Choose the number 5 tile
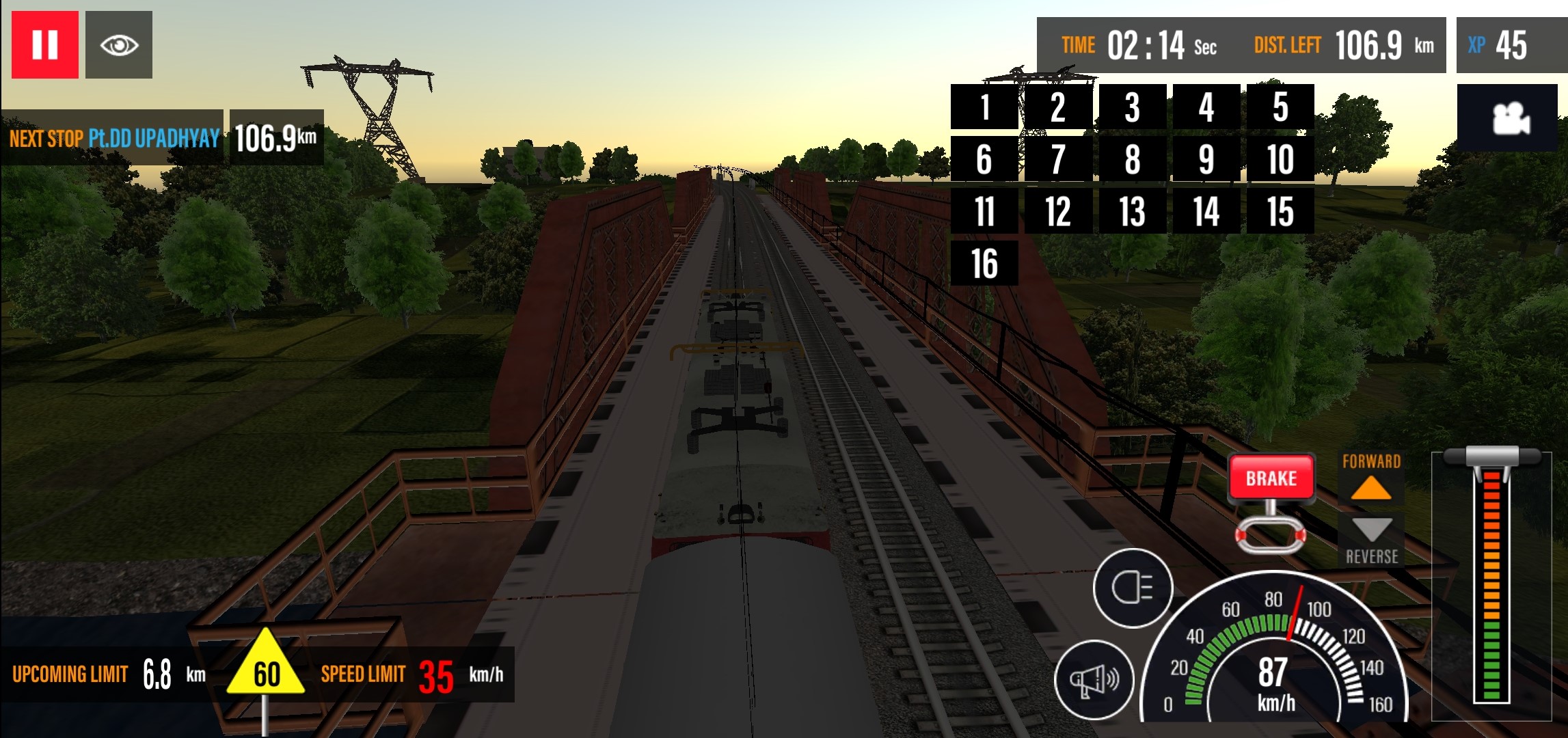This screenshot has width=1568, height=738. pos(1280,107)
